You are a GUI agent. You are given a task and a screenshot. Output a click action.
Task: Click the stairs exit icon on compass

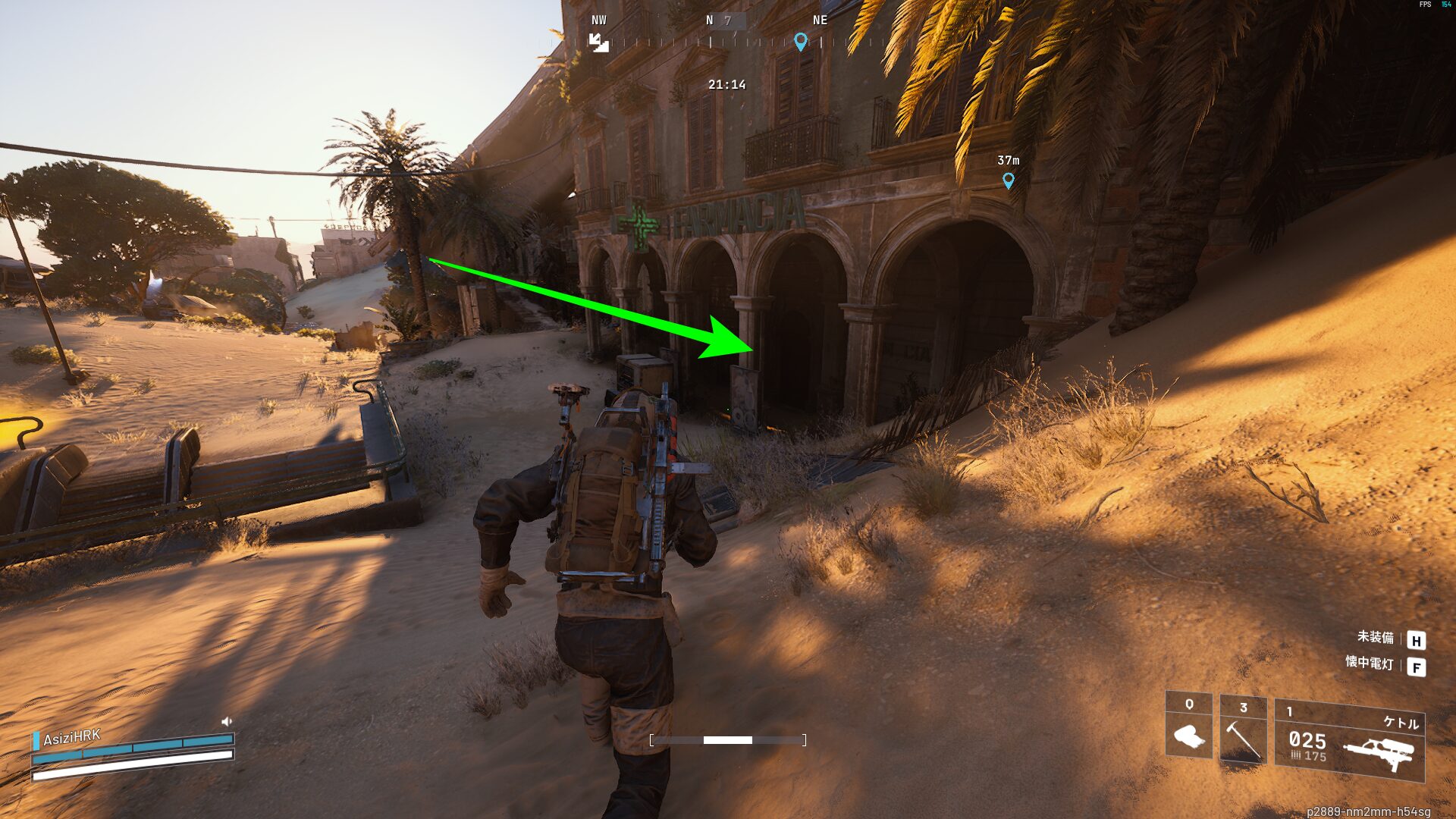(x=599, y=43)
